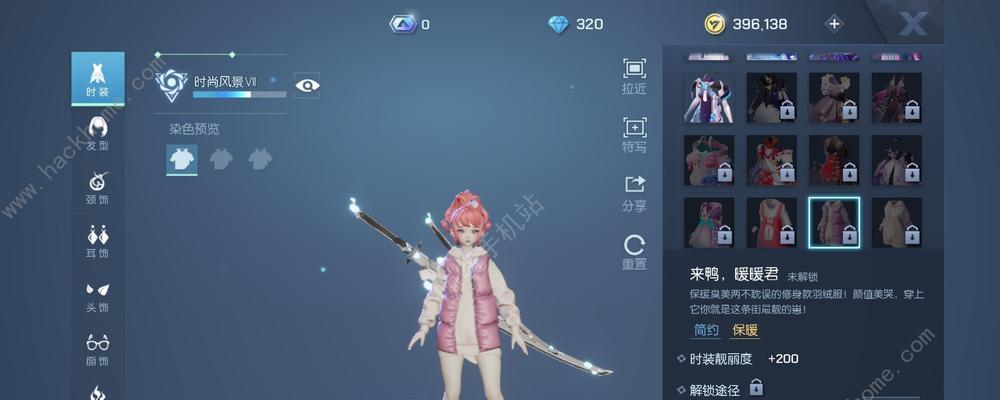Activate the 特写 close-up view
This screenshot has height=400, width=1000.
pyautogui.click(x=634, y=133)
